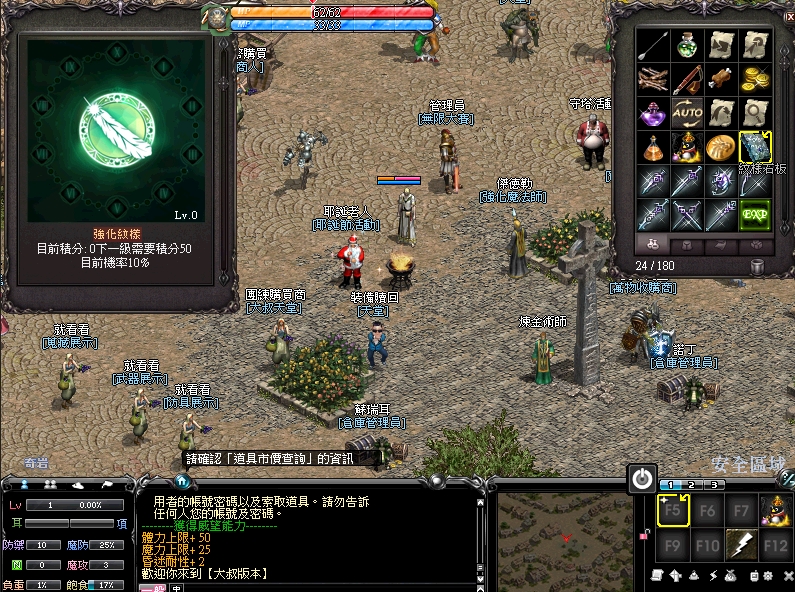This screenshot has width=795, height=592.
Task: Use the AUTO item in inventory
Action: click(x=687, y=113)
